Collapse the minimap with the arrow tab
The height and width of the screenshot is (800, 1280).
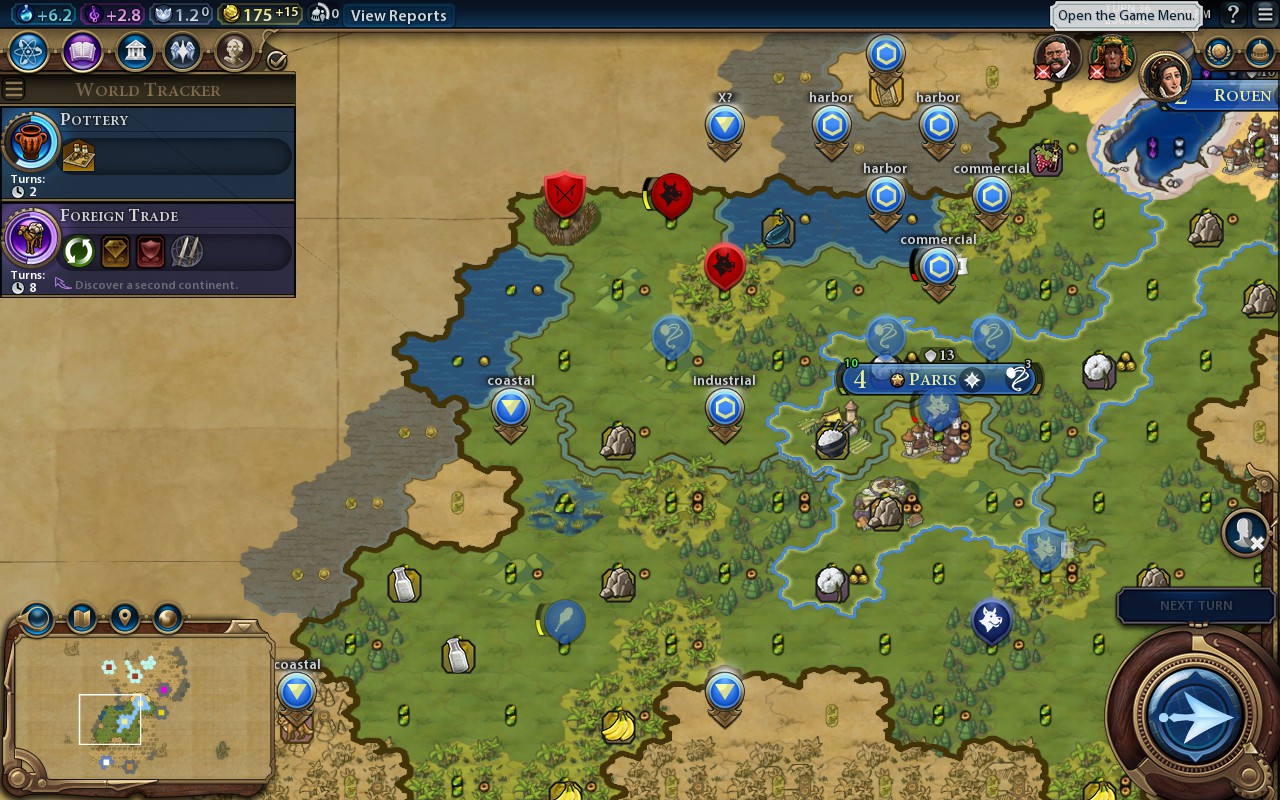243,627
